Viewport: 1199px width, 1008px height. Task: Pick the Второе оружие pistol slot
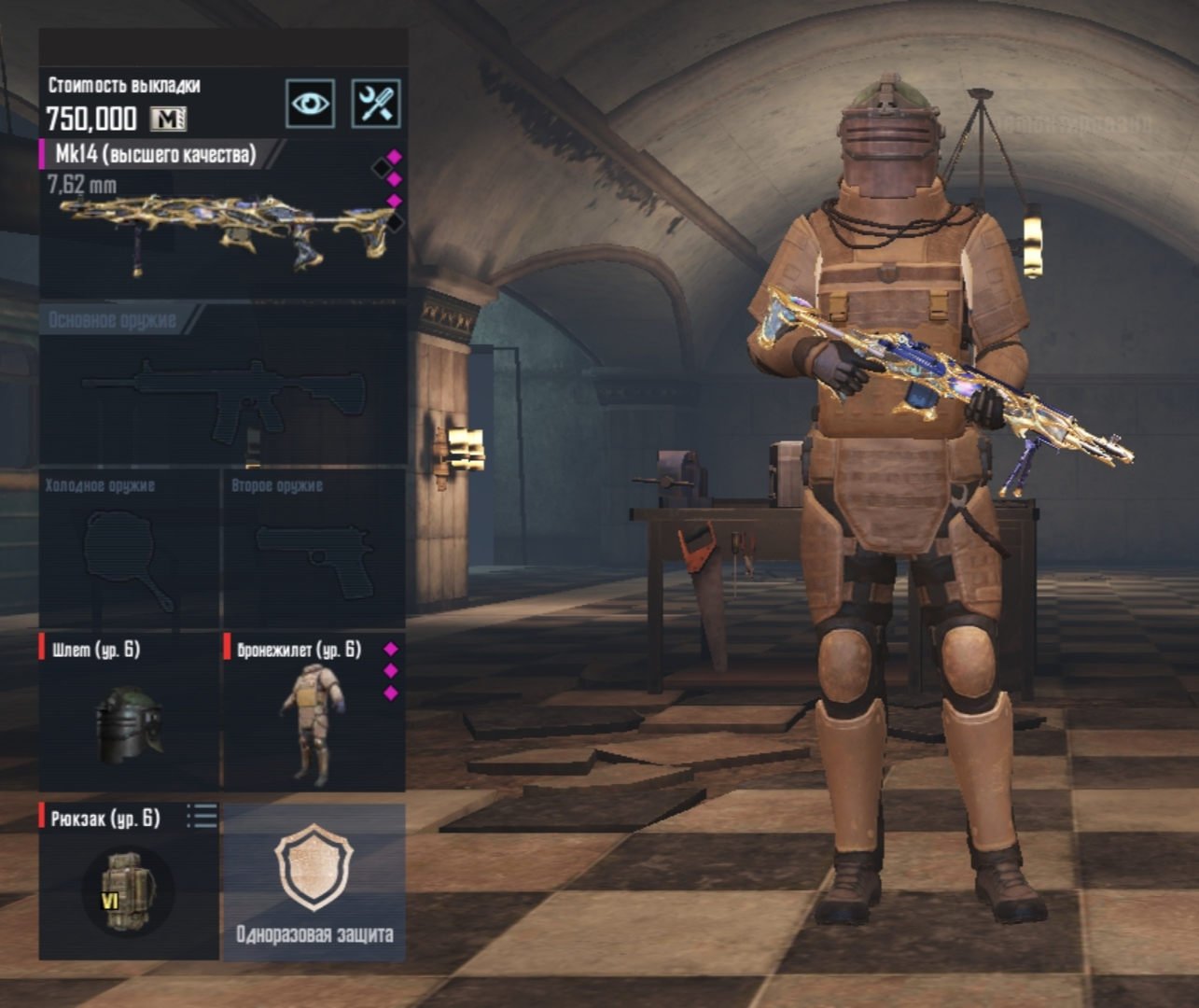click(x=314, y=551)
